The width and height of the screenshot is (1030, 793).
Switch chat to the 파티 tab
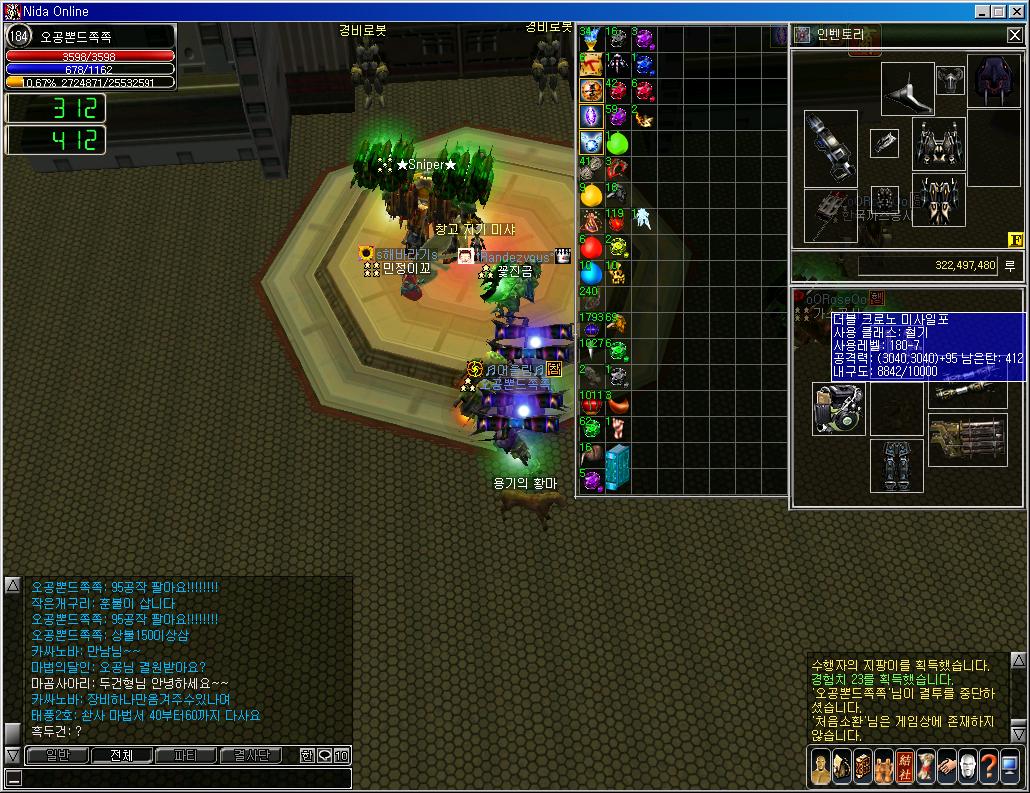click(185, 755)
